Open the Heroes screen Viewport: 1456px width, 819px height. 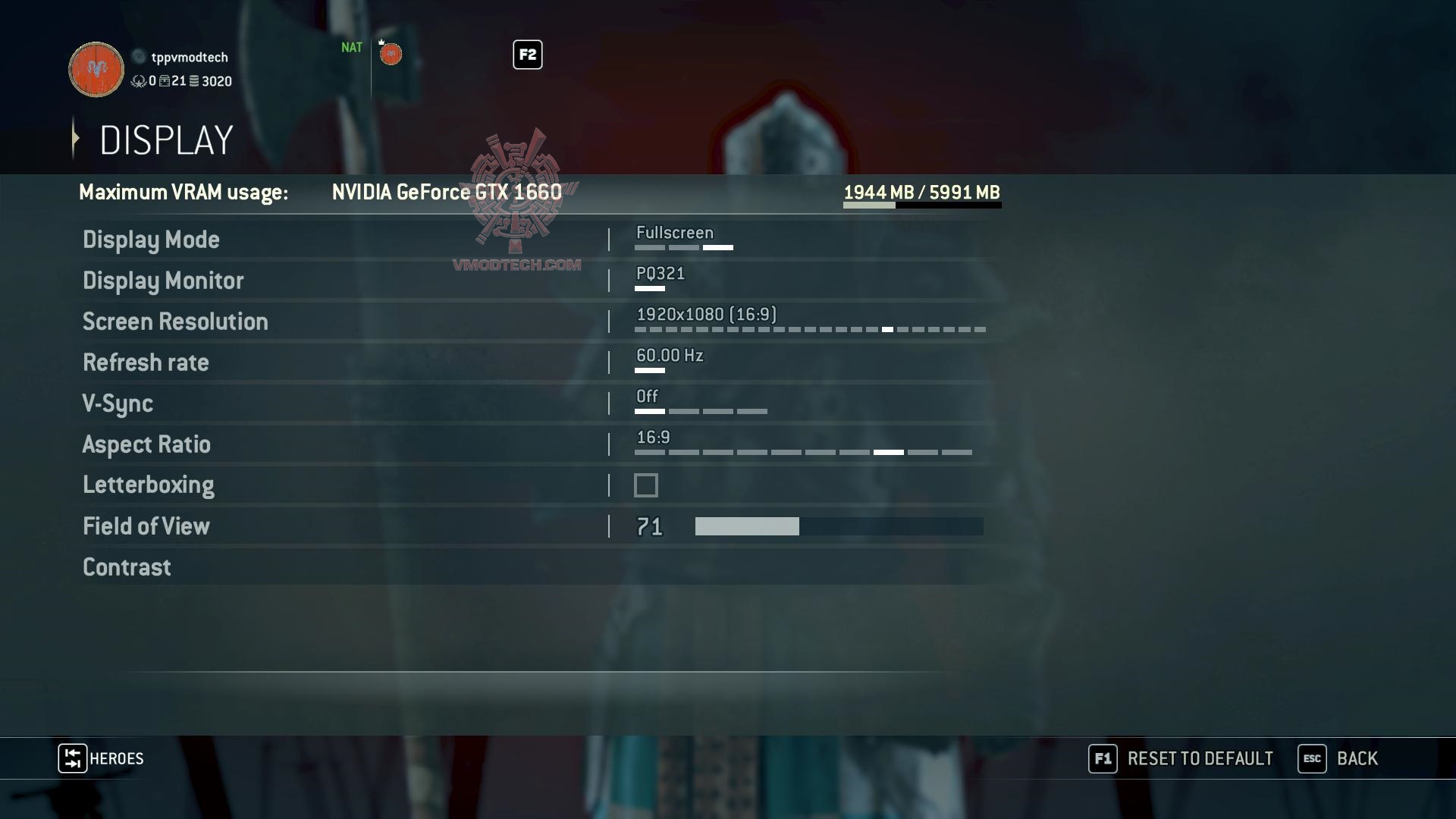tap(102, 759)
